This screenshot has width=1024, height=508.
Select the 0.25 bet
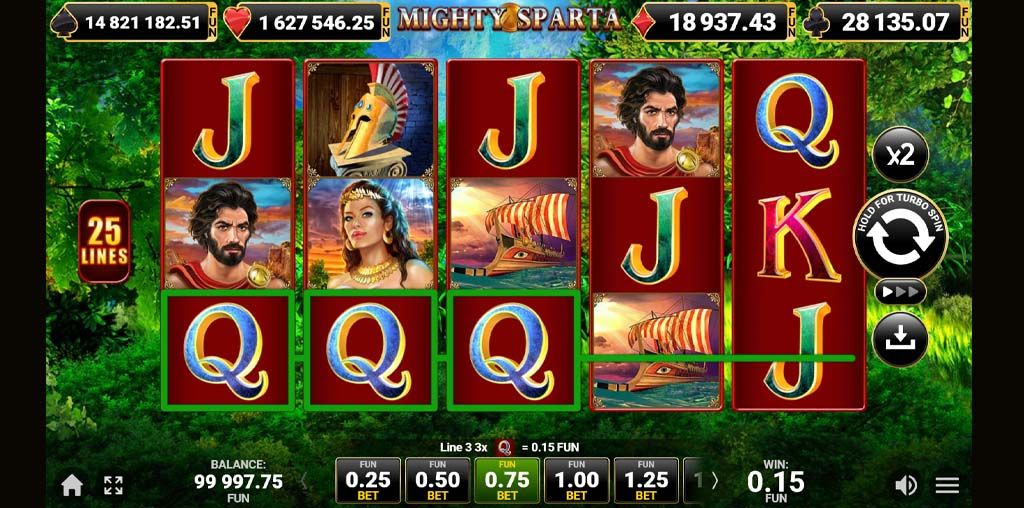(368, 480)
